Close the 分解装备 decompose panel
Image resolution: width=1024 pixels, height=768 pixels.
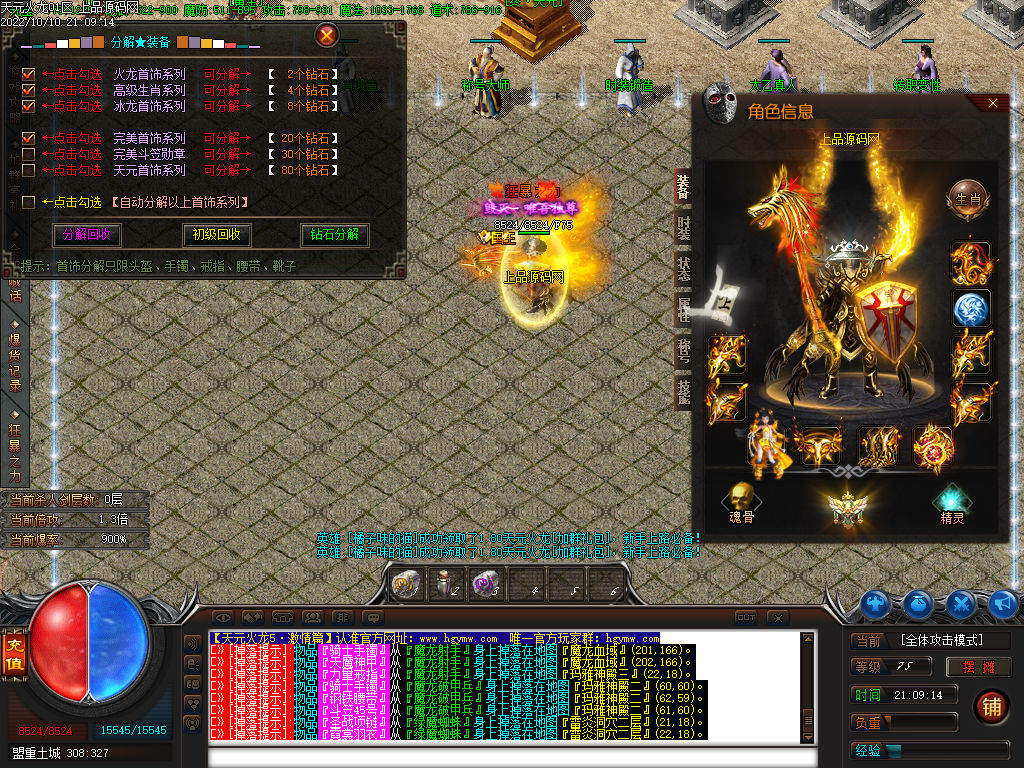click(x=326, y=36)
